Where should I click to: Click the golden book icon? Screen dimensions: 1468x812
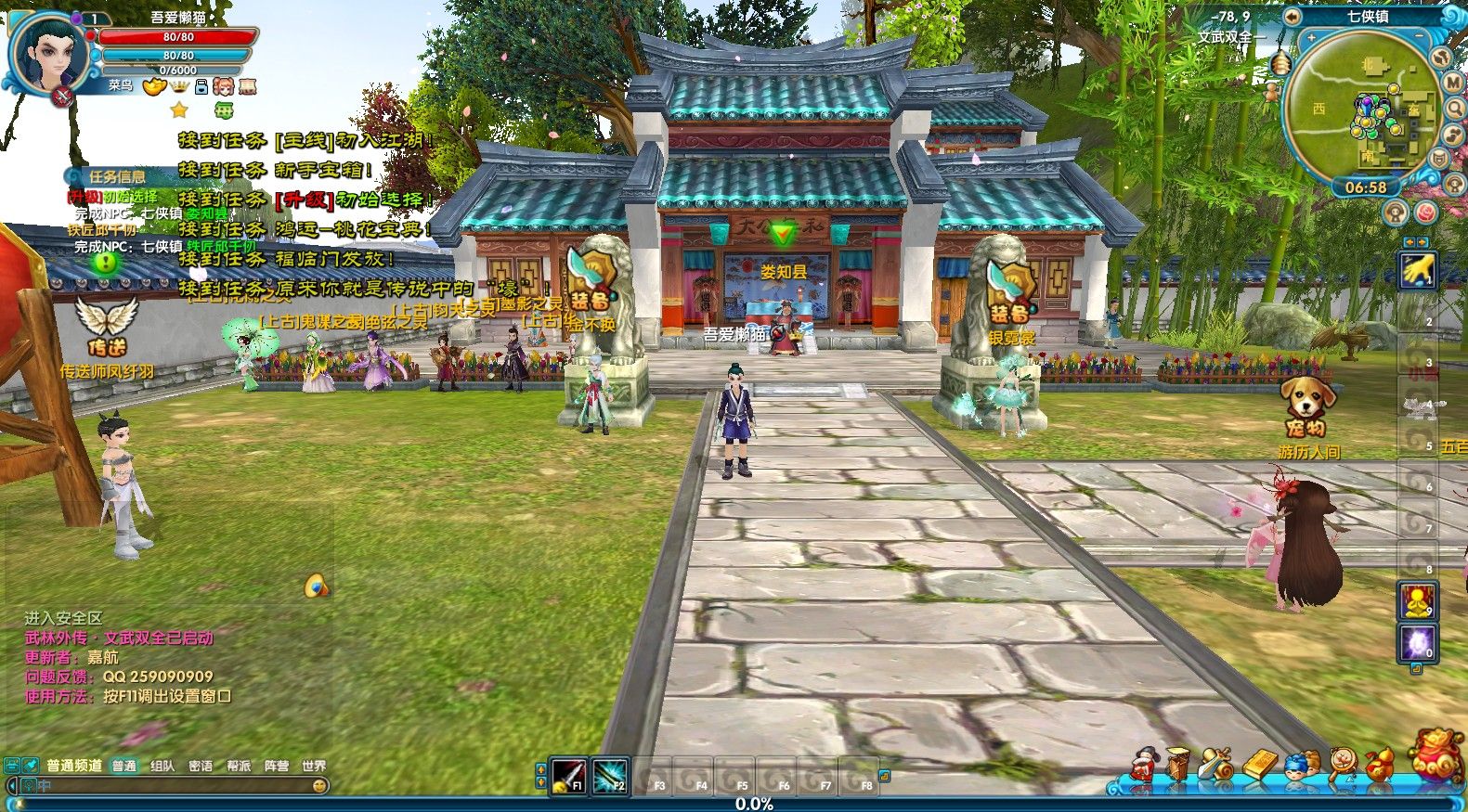pyautogui.click(x=1260, y=766)
